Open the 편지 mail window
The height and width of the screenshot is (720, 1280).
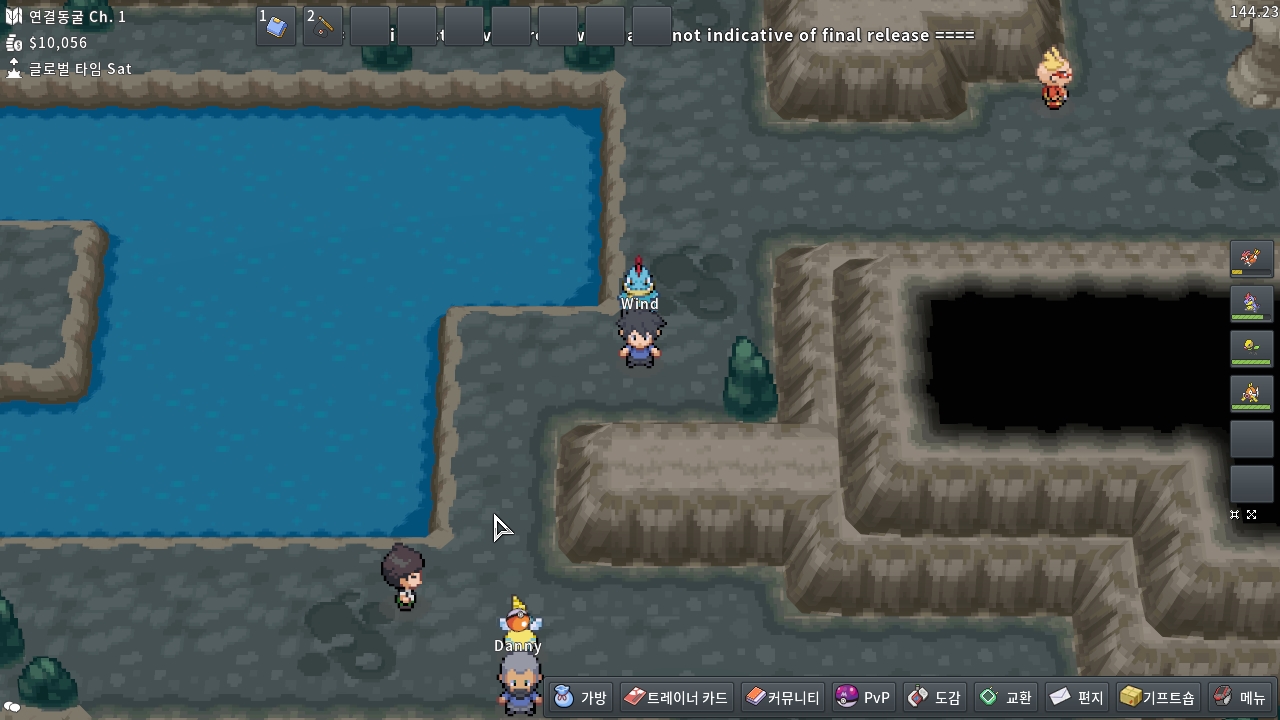pyautogui.click(x=1077, y=697)
